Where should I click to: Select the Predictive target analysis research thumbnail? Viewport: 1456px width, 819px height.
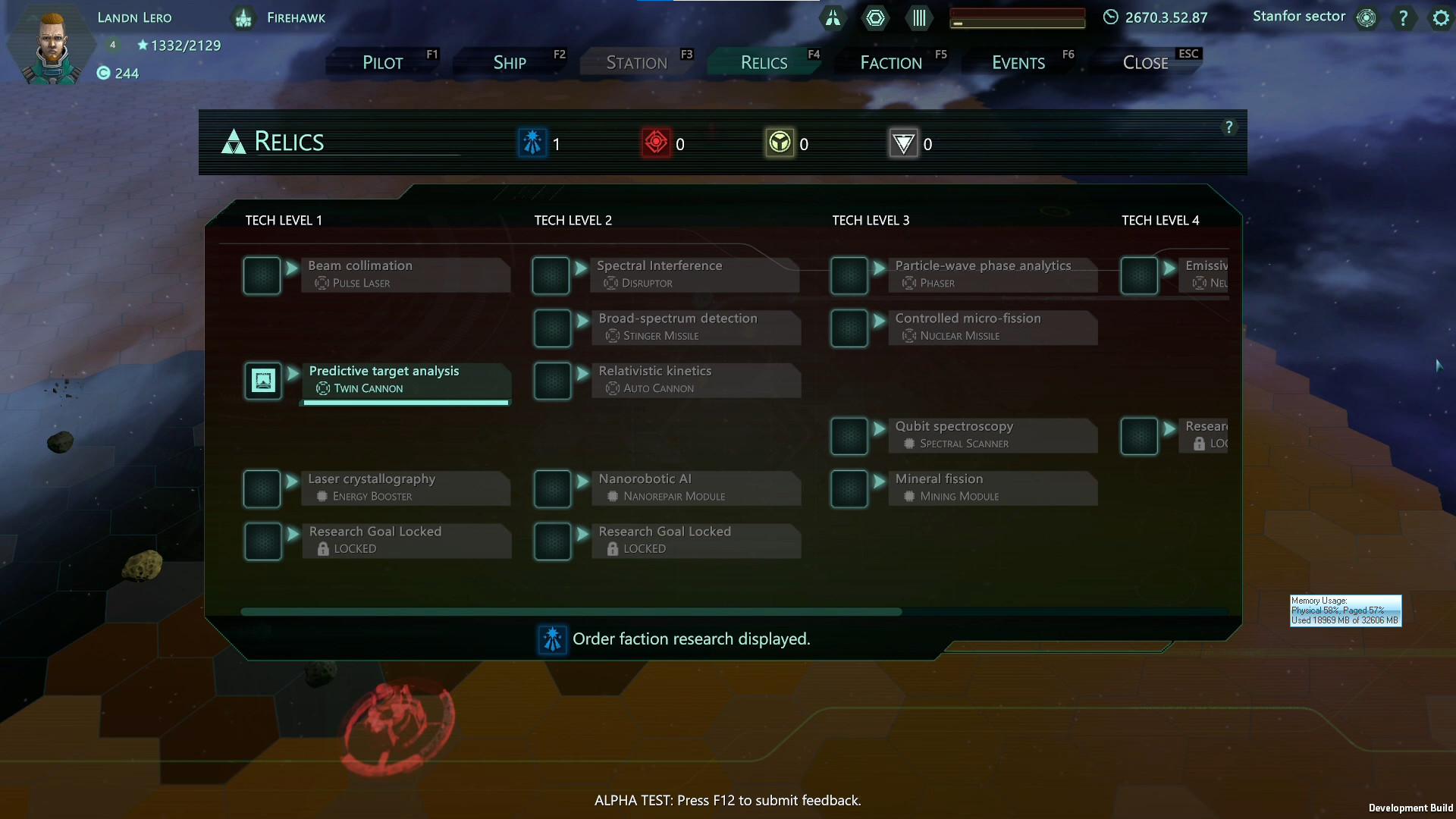click(x=262, y=381)
